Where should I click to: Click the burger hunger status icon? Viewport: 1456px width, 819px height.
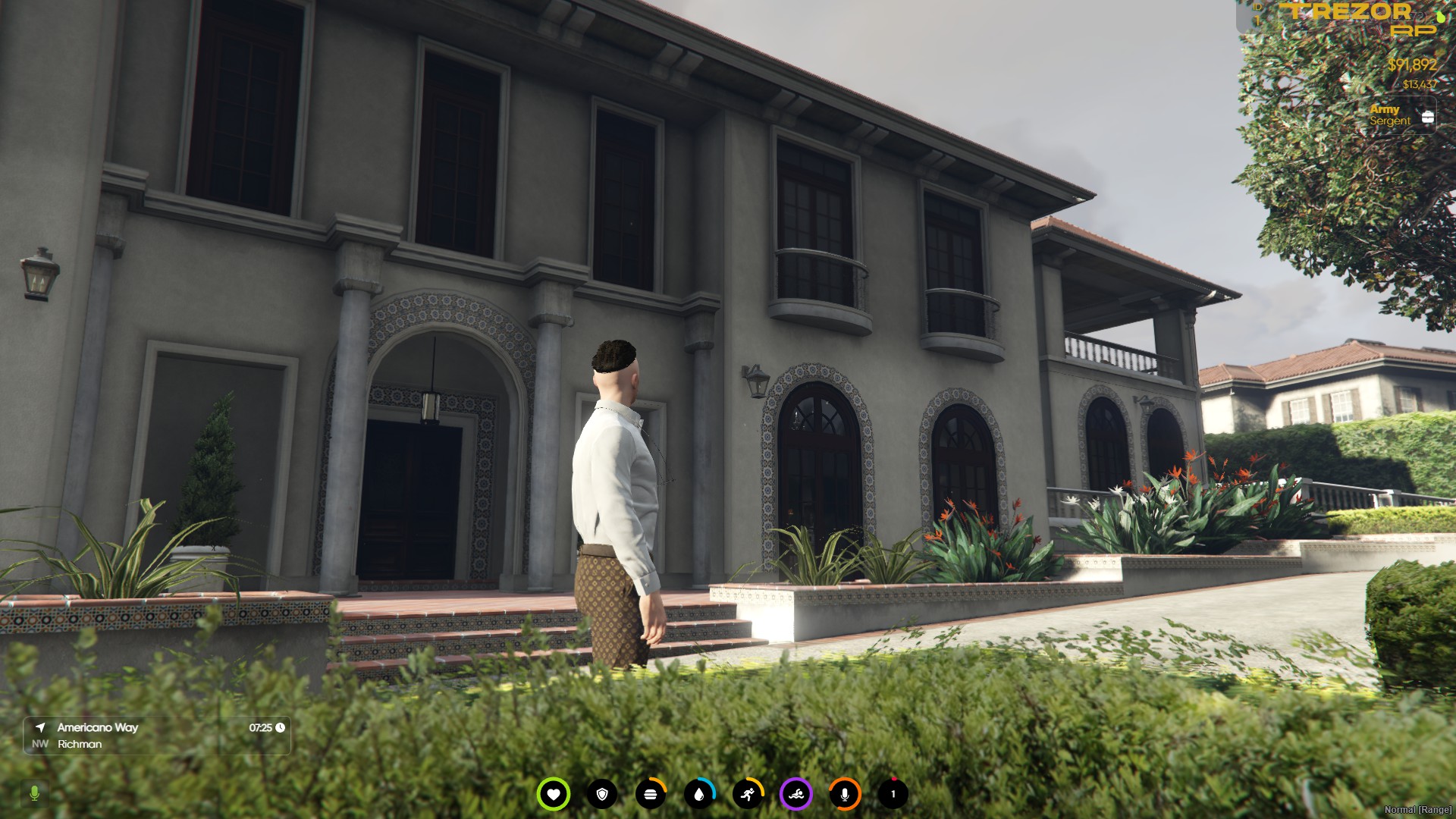(x=651, y=794)
